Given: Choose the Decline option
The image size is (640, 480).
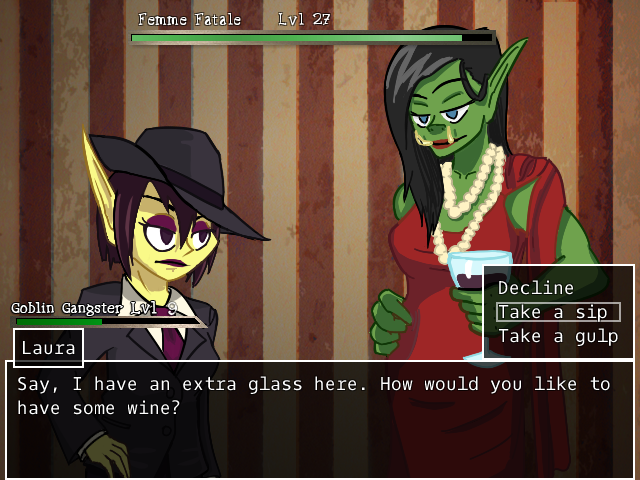Looking at the screenshot, I should 536,288.
